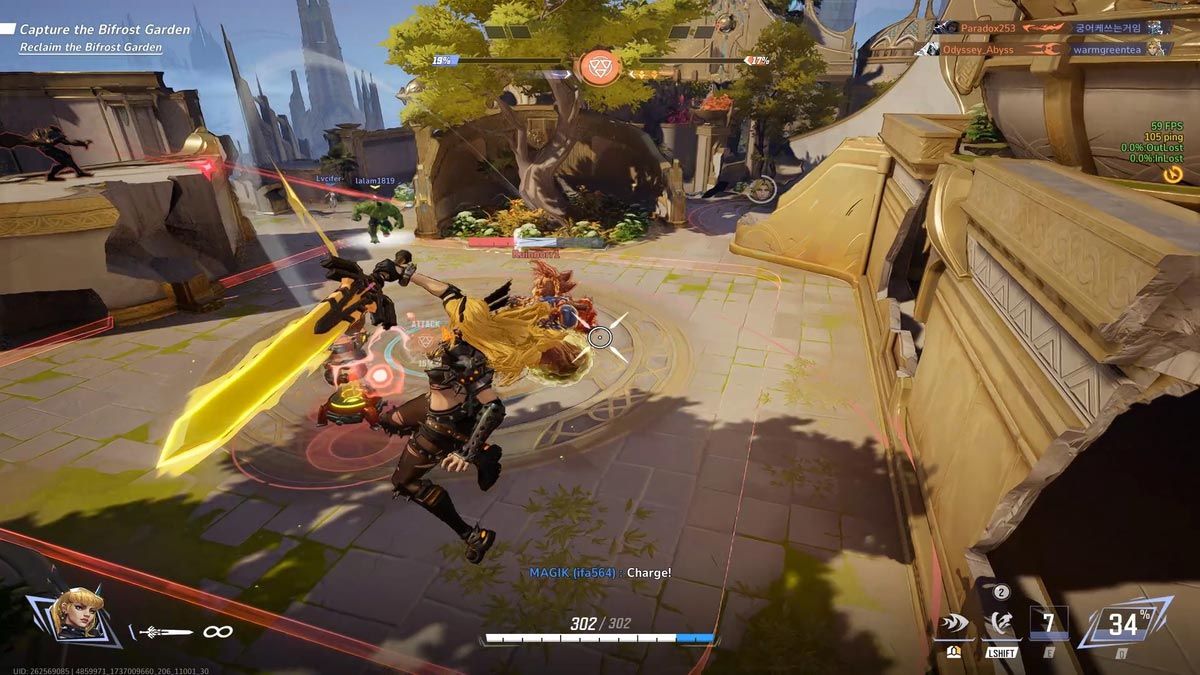The image size is (1200, 675).
Task: Click the orange replay clock icon
Action: coord(1172,174)
